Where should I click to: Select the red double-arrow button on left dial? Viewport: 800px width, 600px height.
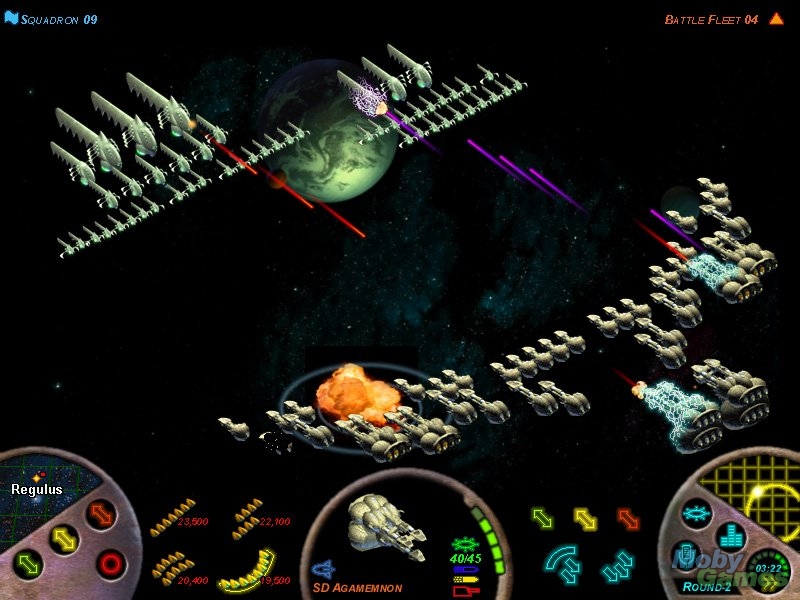tap(102, 514)
